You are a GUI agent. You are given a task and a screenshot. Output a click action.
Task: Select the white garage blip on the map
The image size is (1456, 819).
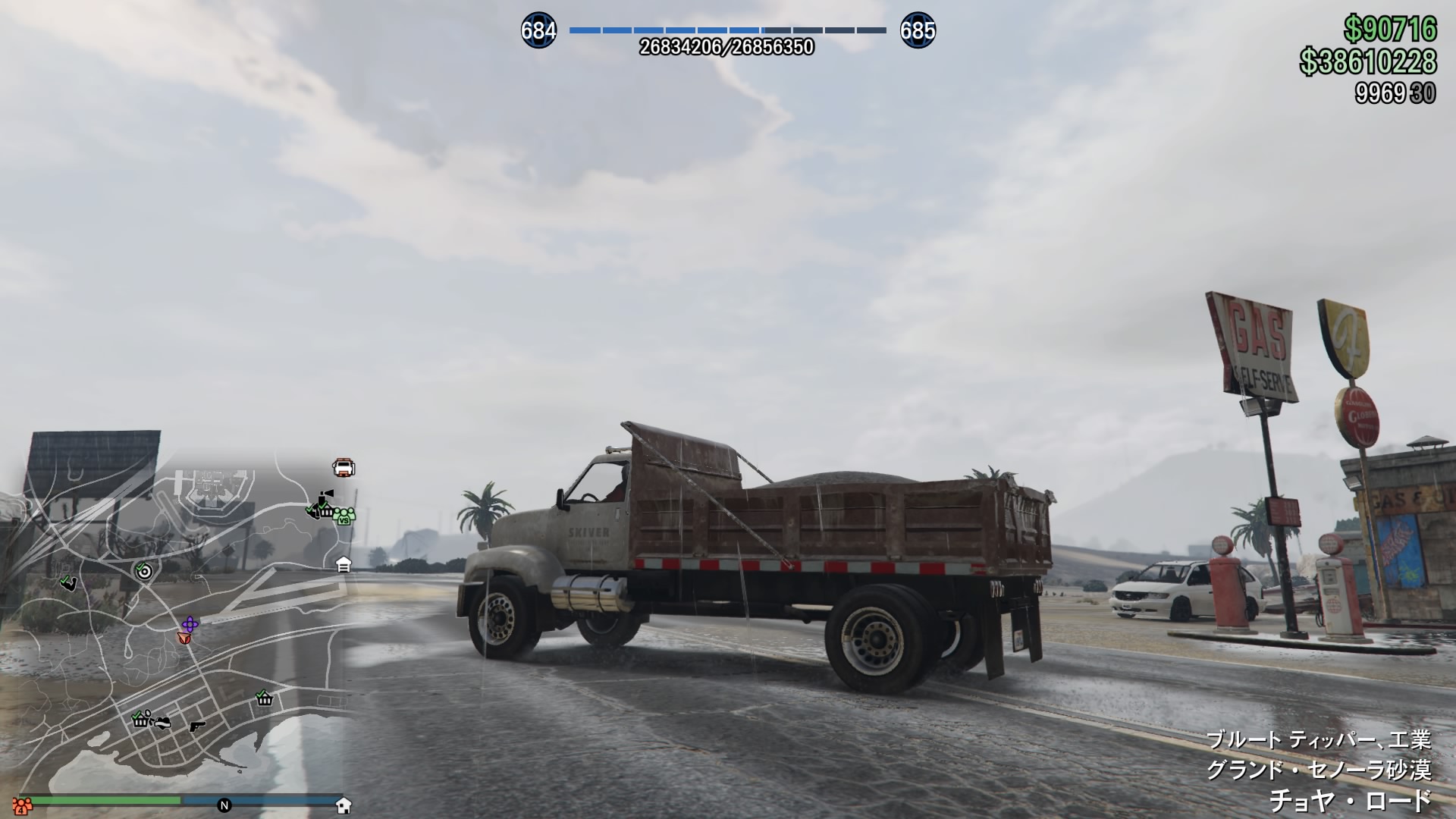[x=344, y=564]
